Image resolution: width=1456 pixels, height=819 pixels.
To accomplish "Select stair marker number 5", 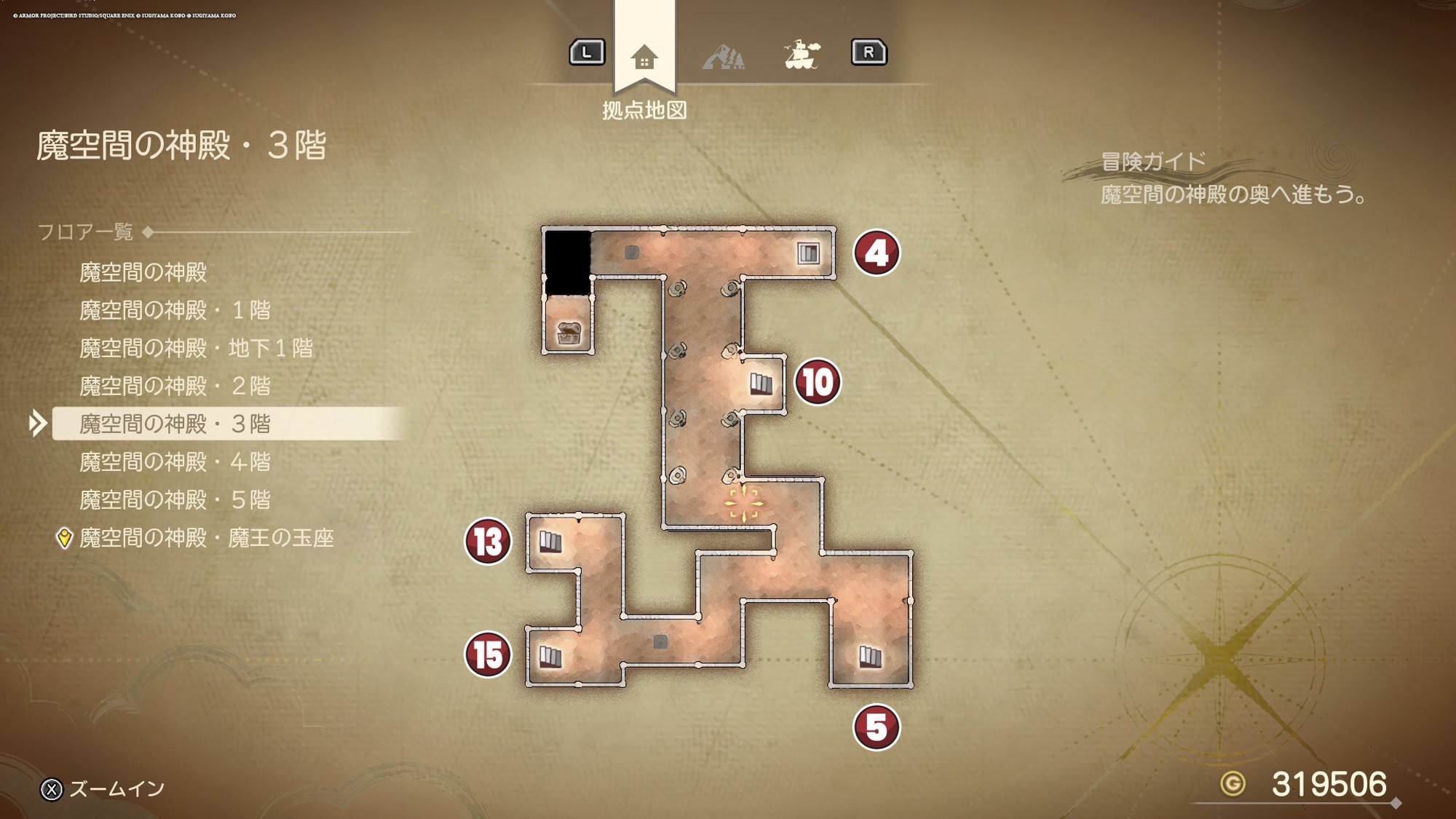I will (877, 727).
